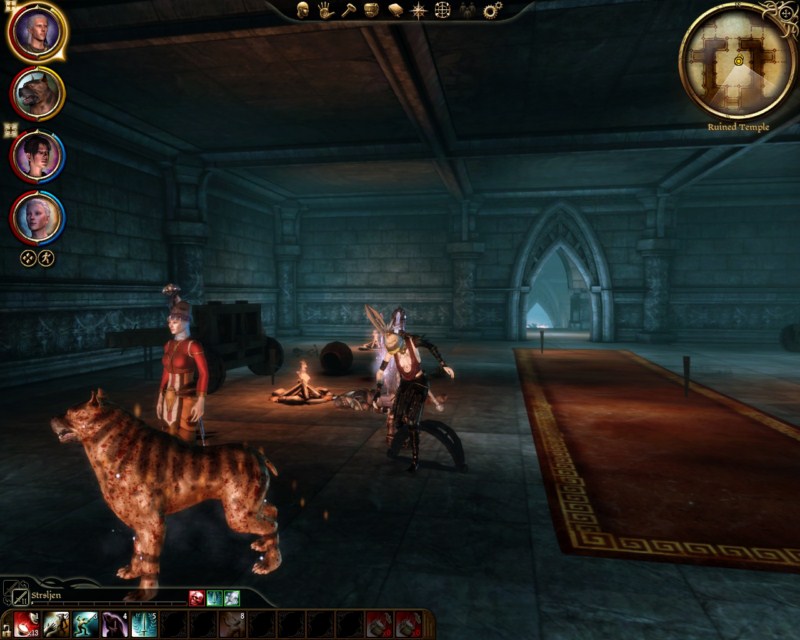
Task: Activate the purple ability in slot four
Action: point(114,625)
